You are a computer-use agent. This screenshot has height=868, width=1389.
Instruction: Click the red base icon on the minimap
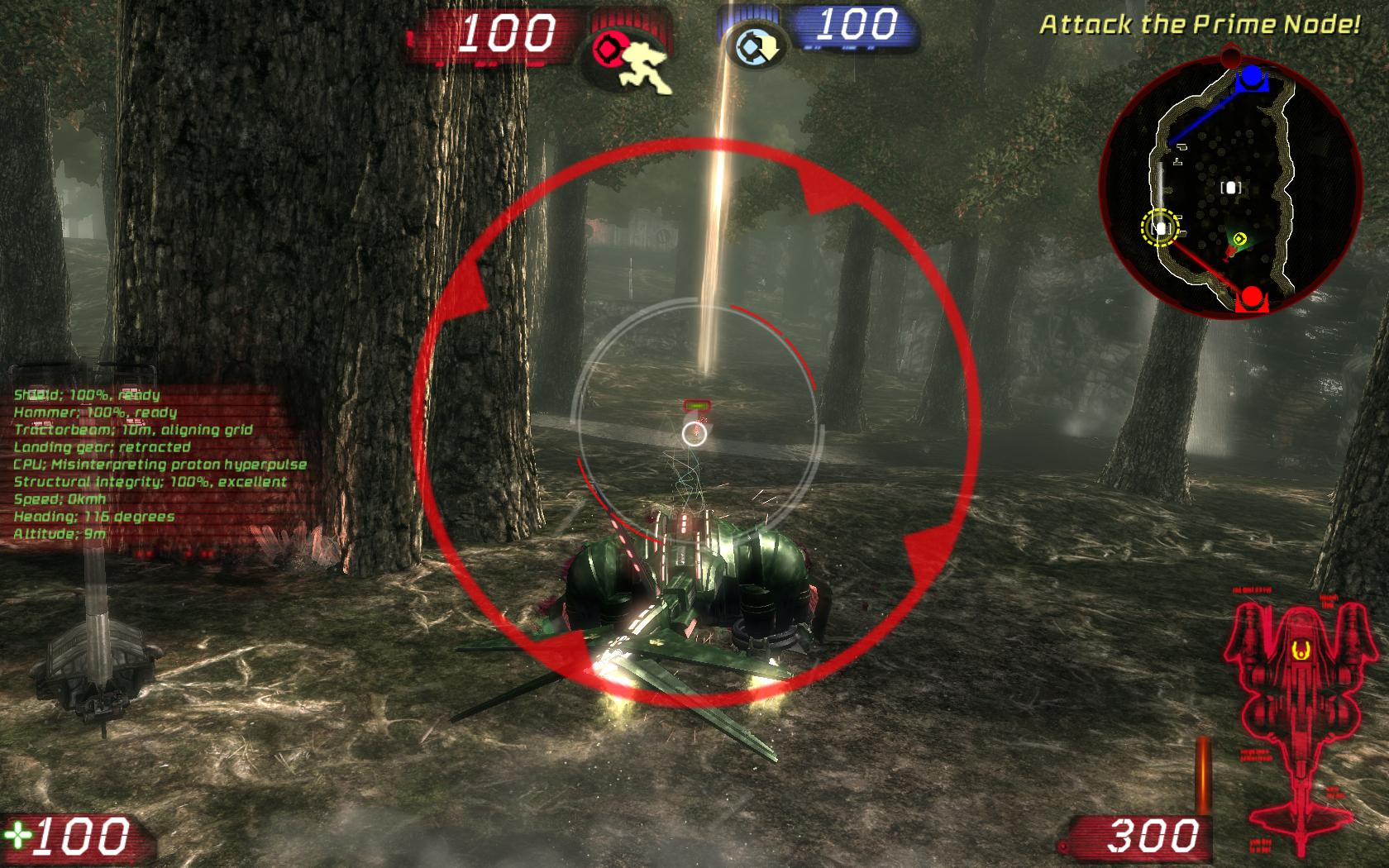[x=1251, y=295]
